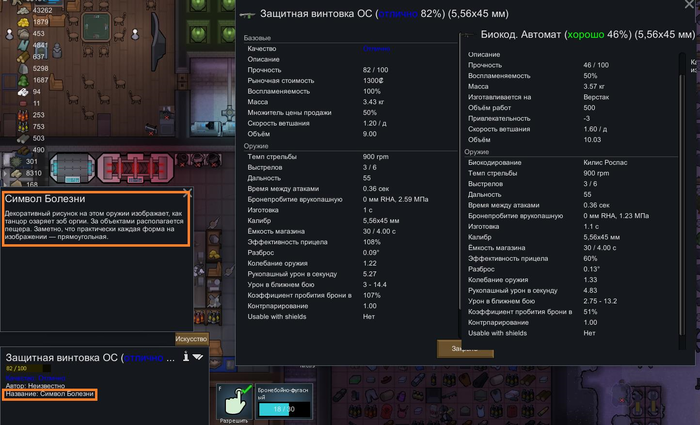This screenshot has width=700, height=425.
Task: Click the info 'i' icon in inspect pane
Action: 186,356
